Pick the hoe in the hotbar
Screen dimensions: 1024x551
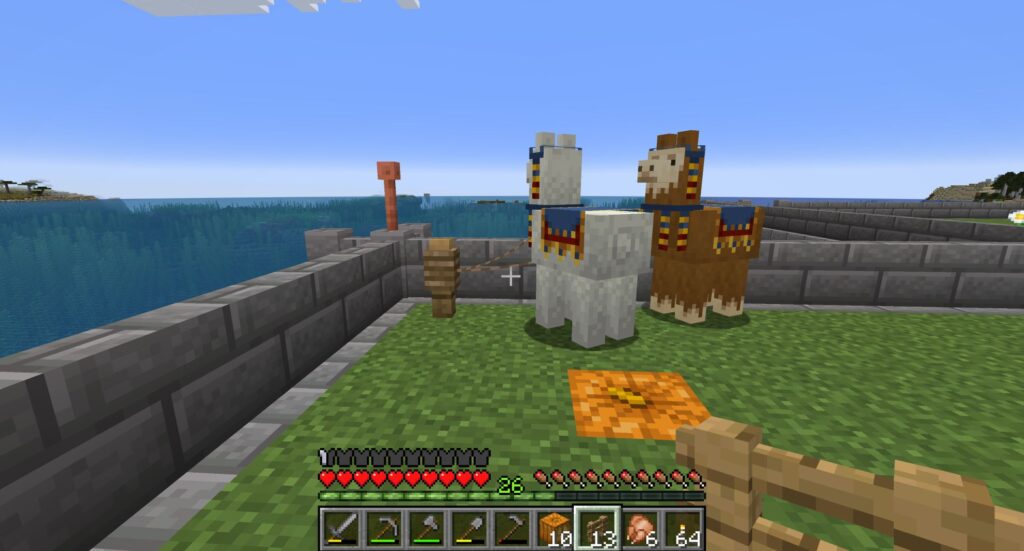(512, 528)
